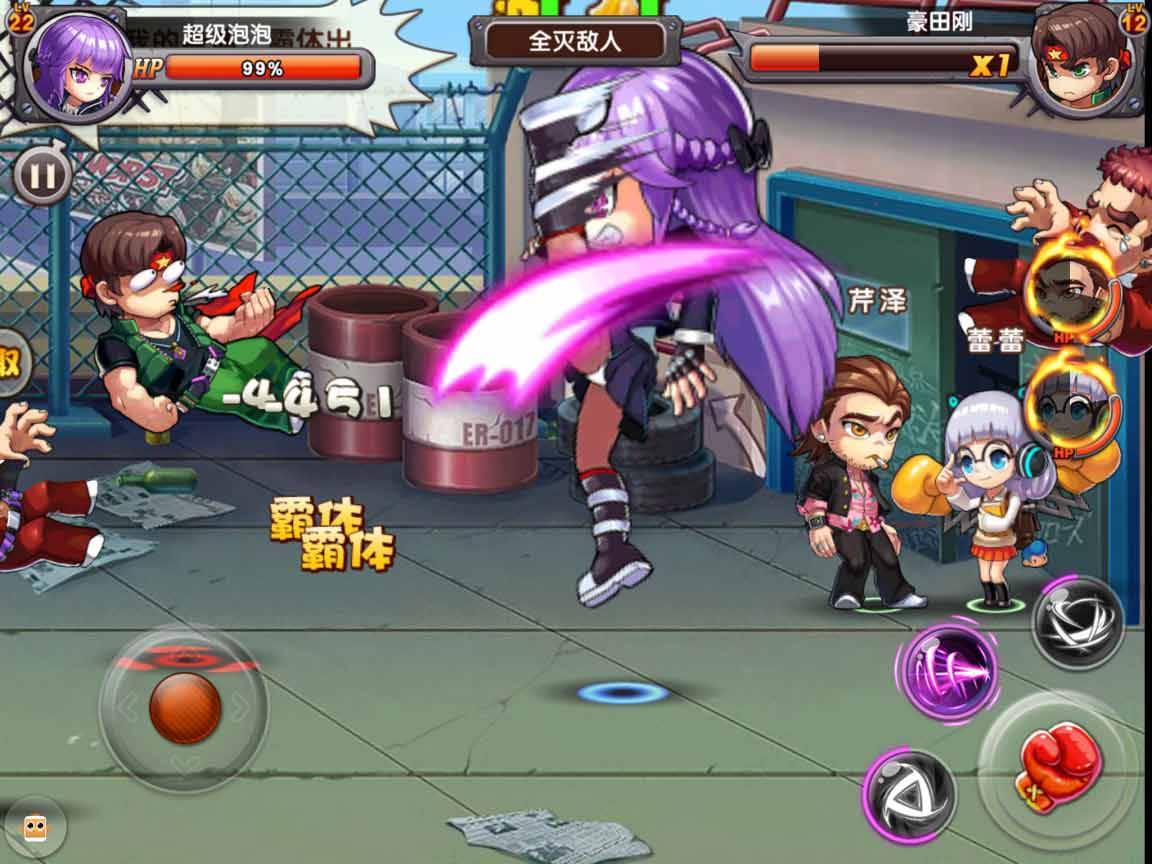Call the glasses girl ally in the flaming ring
Viewport: 1152px width, 864px height.
point(1071,406)
